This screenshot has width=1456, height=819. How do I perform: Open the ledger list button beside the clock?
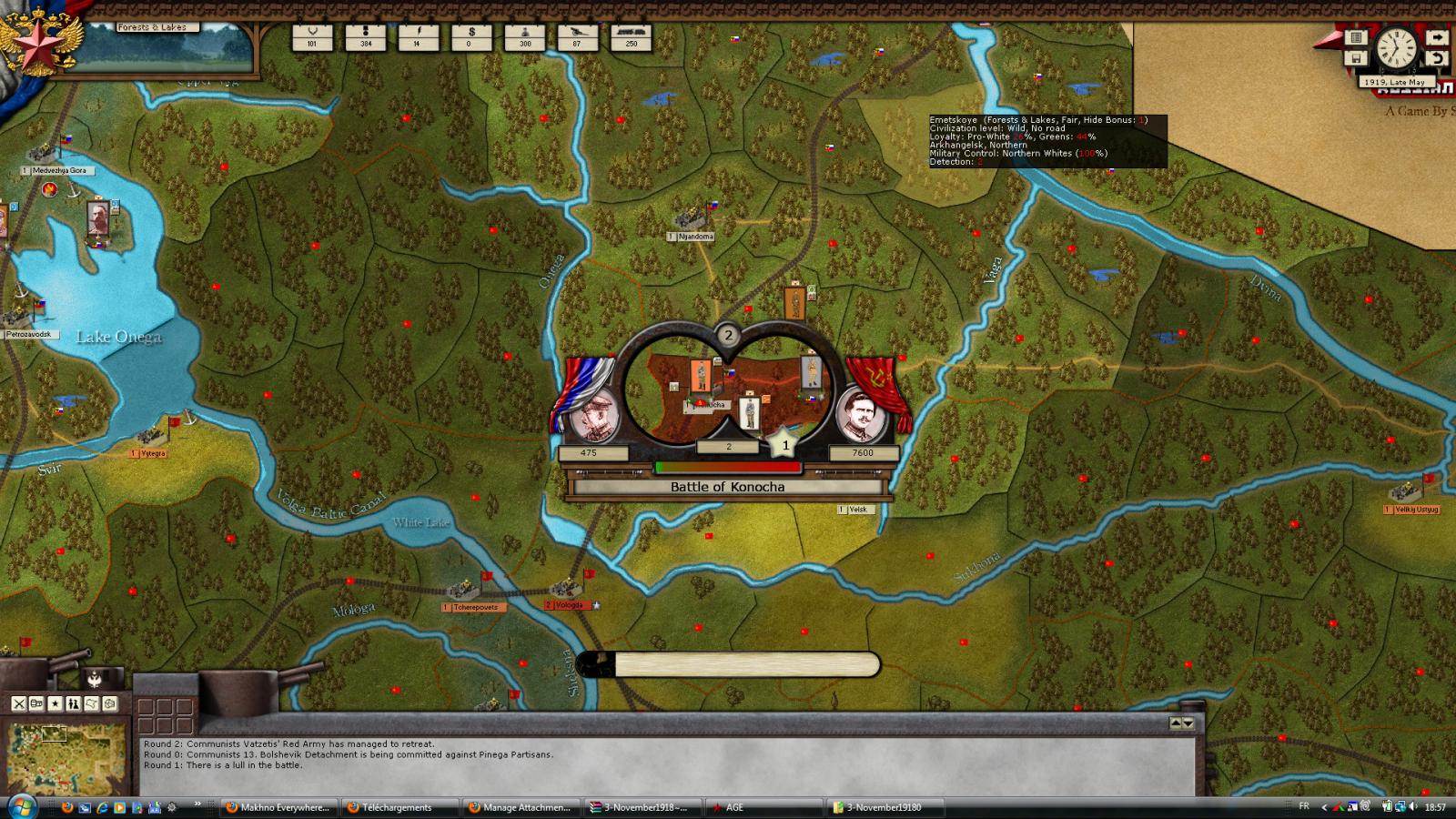[1356, 37]
